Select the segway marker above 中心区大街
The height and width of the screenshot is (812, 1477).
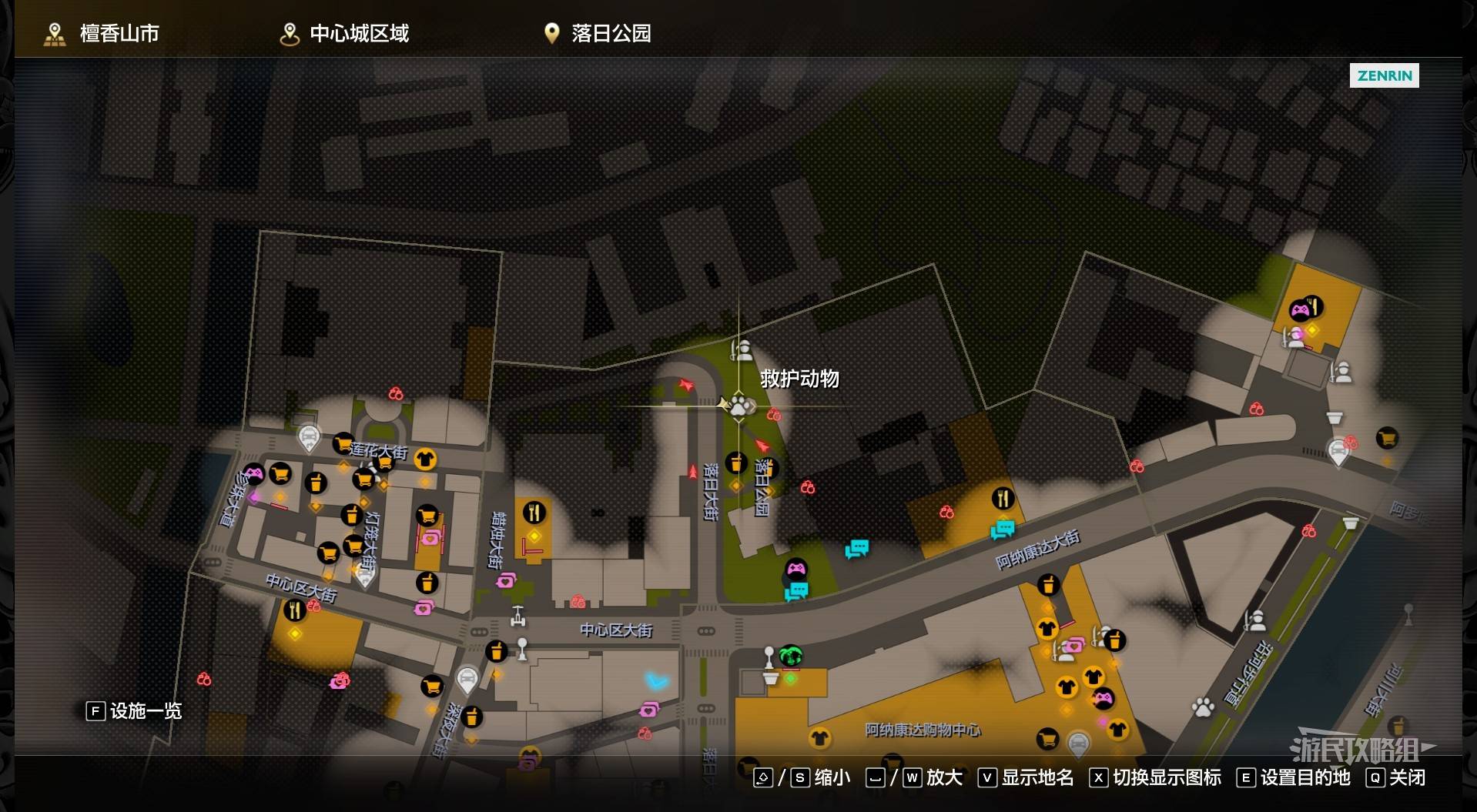tap(518, 616)
